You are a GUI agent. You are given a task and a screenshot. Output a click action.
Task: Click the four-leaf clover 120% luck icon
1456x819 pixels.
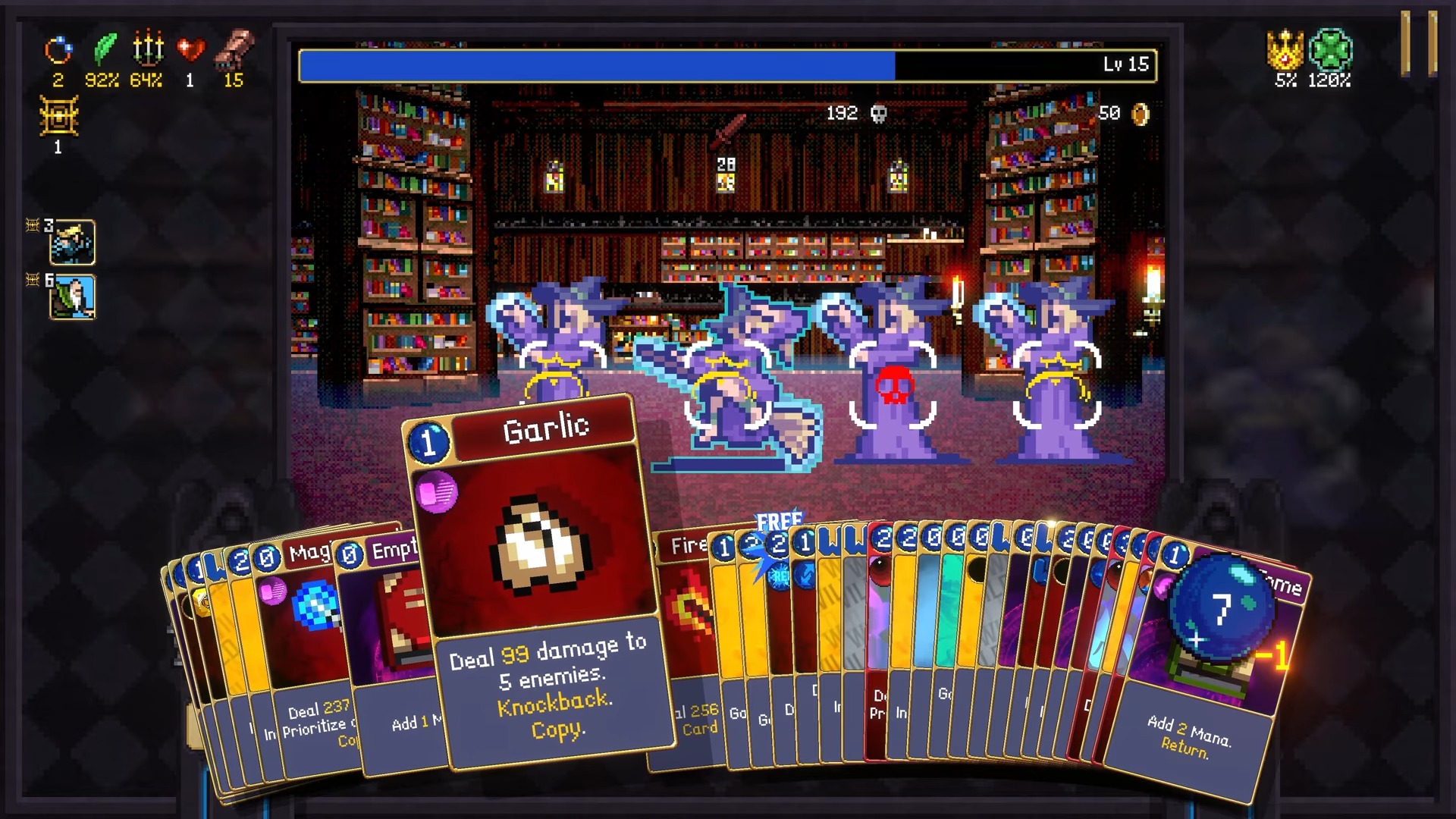(1330, 50)
